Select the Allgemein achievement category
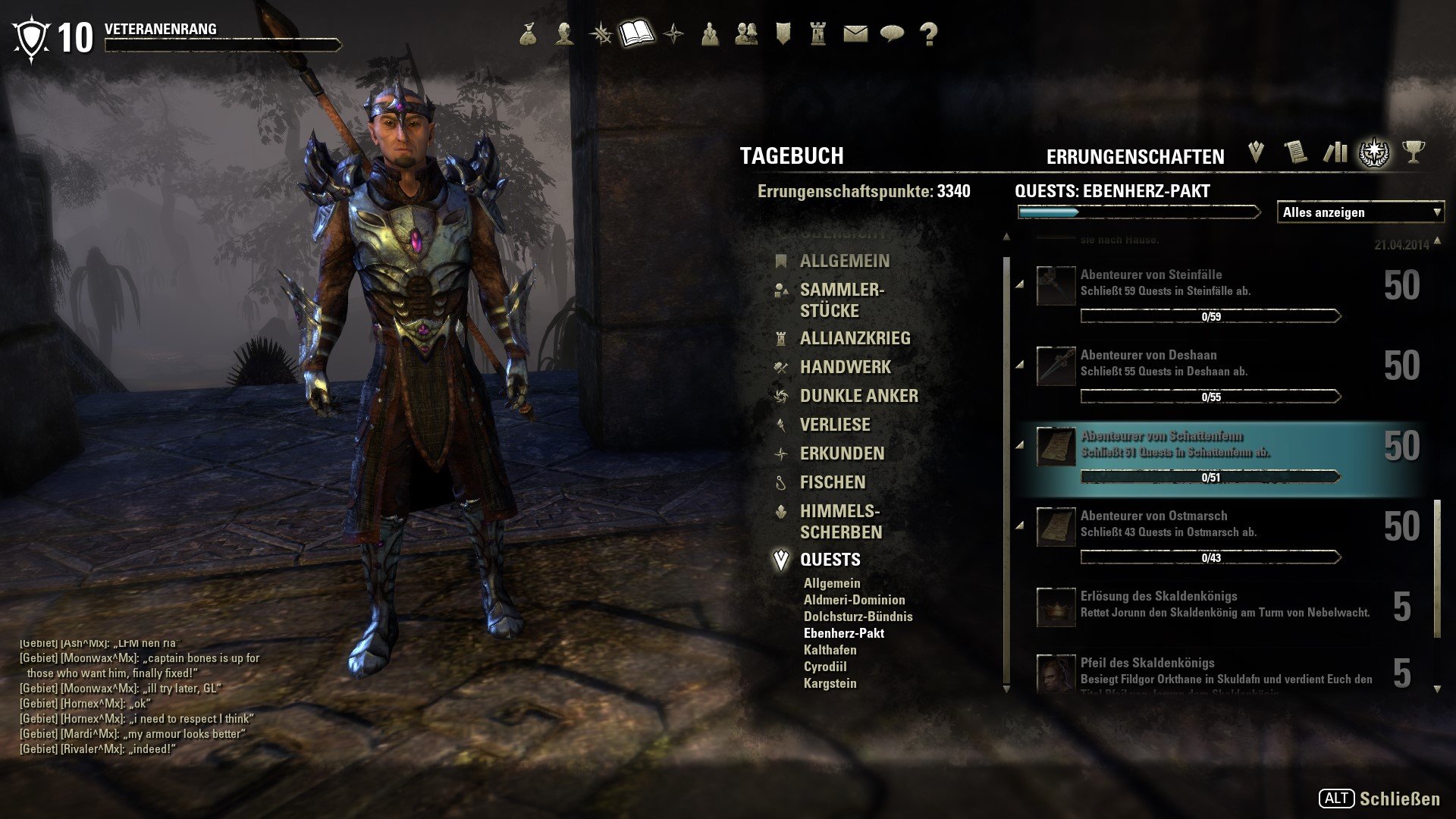Screen dimensions: 1456x819 click(844, 261)
